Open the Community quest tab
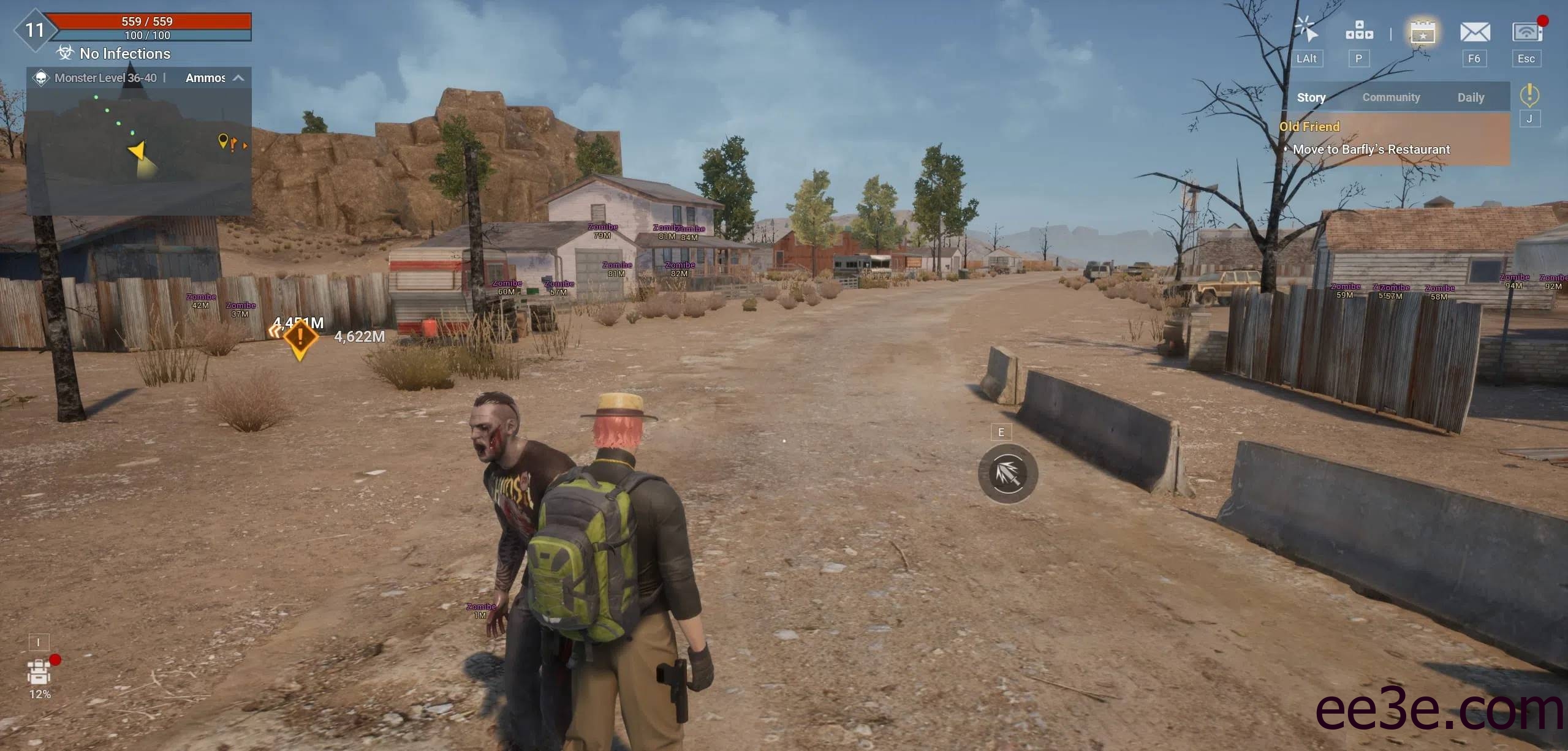Viewport: 1568px width, 751px height. 1390,97
